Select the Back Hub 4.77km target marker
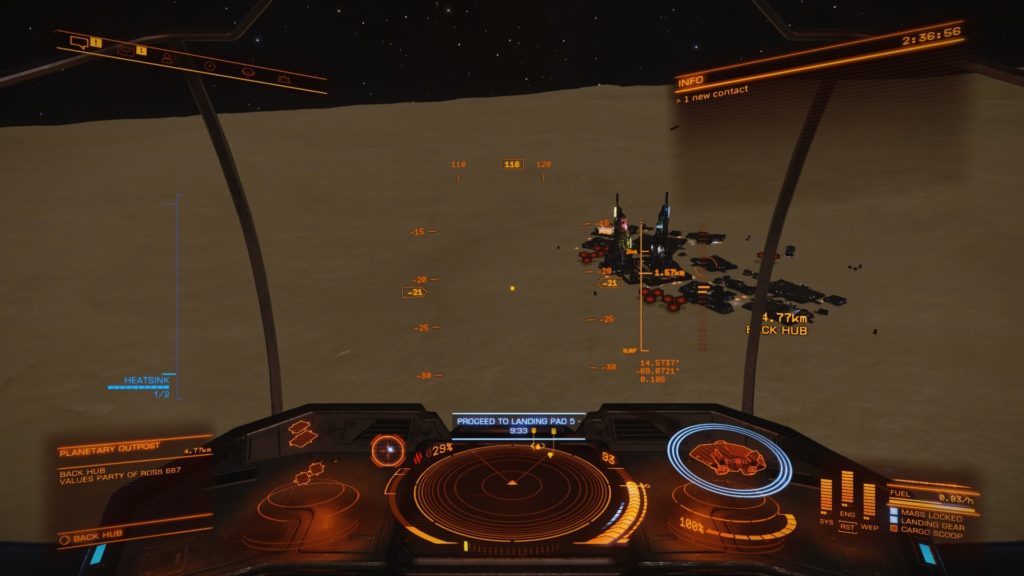 776,322
